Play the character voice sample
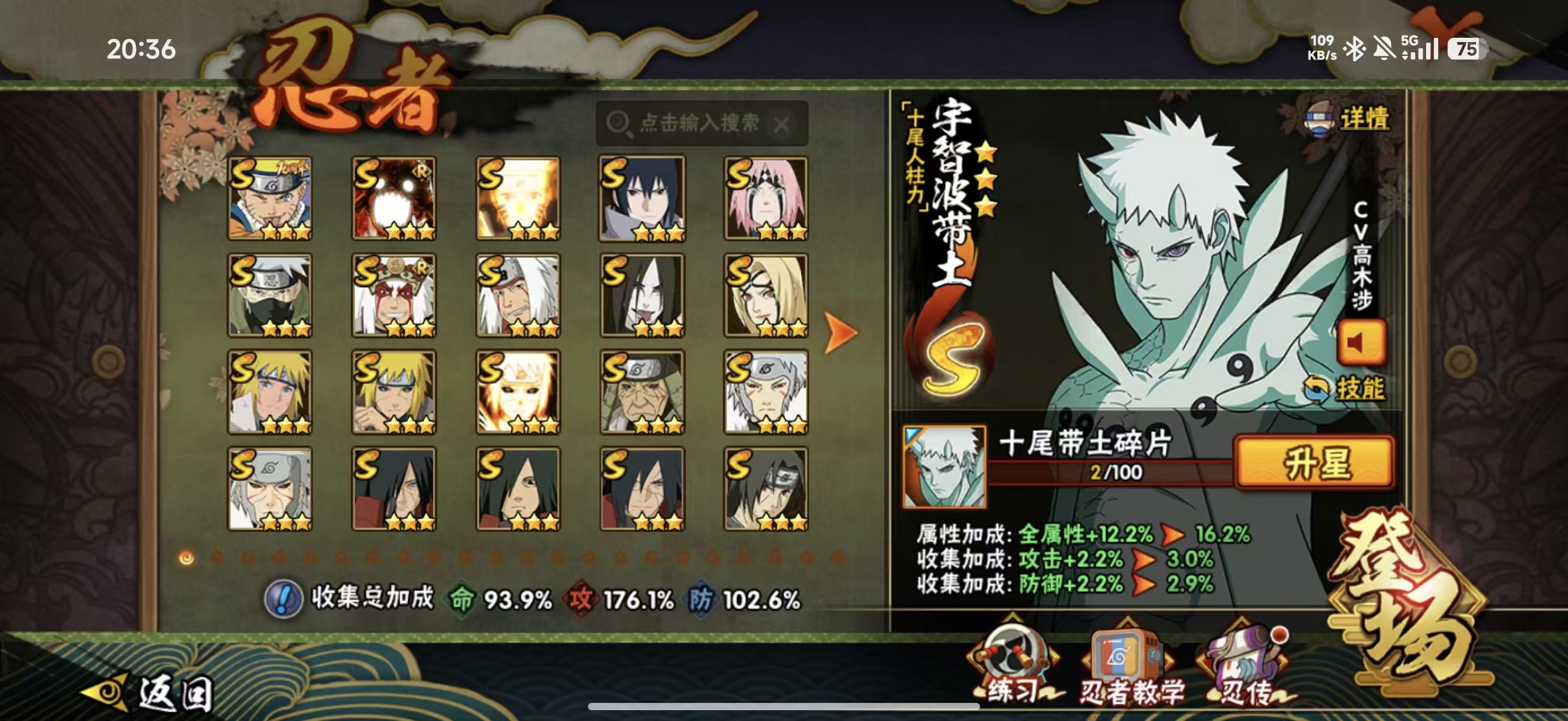 point(1361,342)
